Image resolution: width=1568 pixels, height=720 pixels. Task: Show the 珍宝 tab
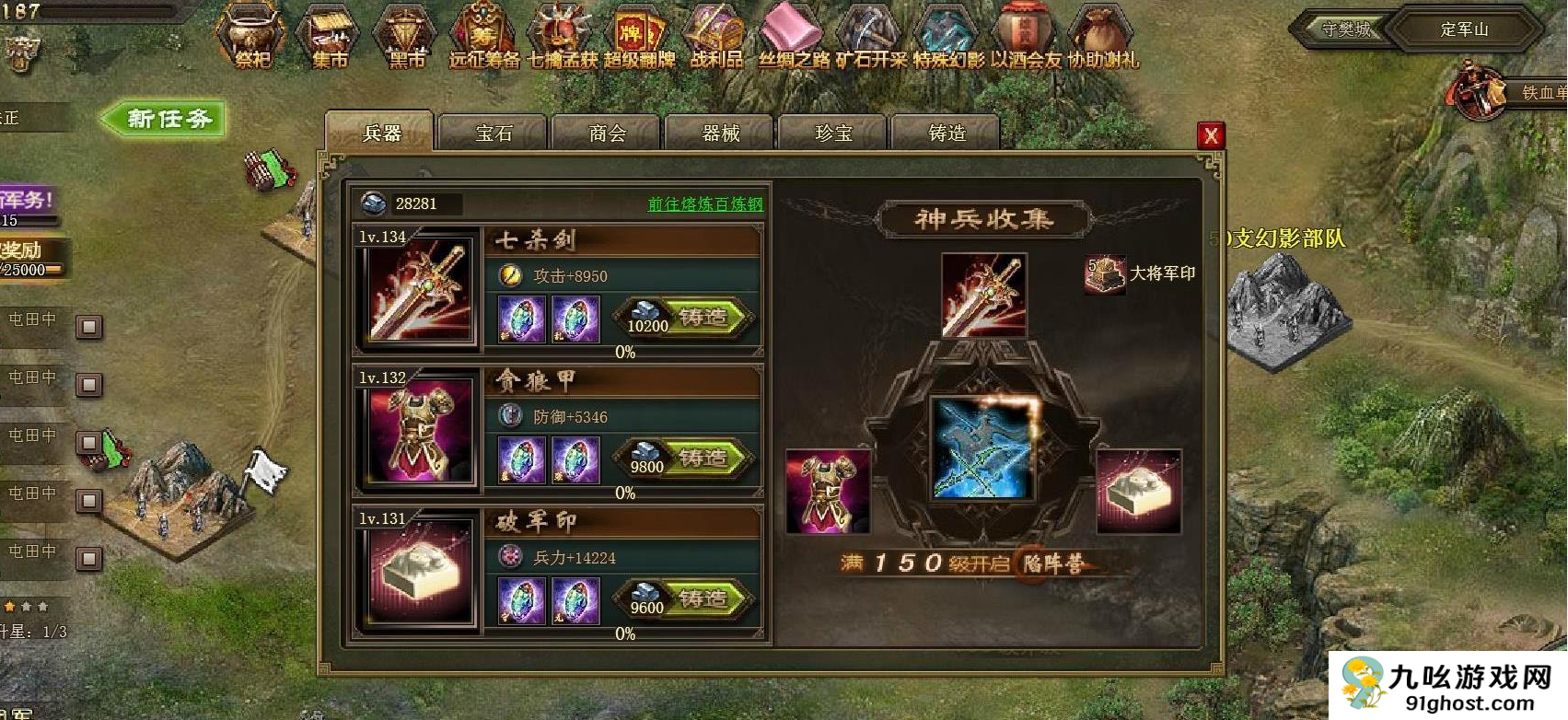(x=833, y=134)
